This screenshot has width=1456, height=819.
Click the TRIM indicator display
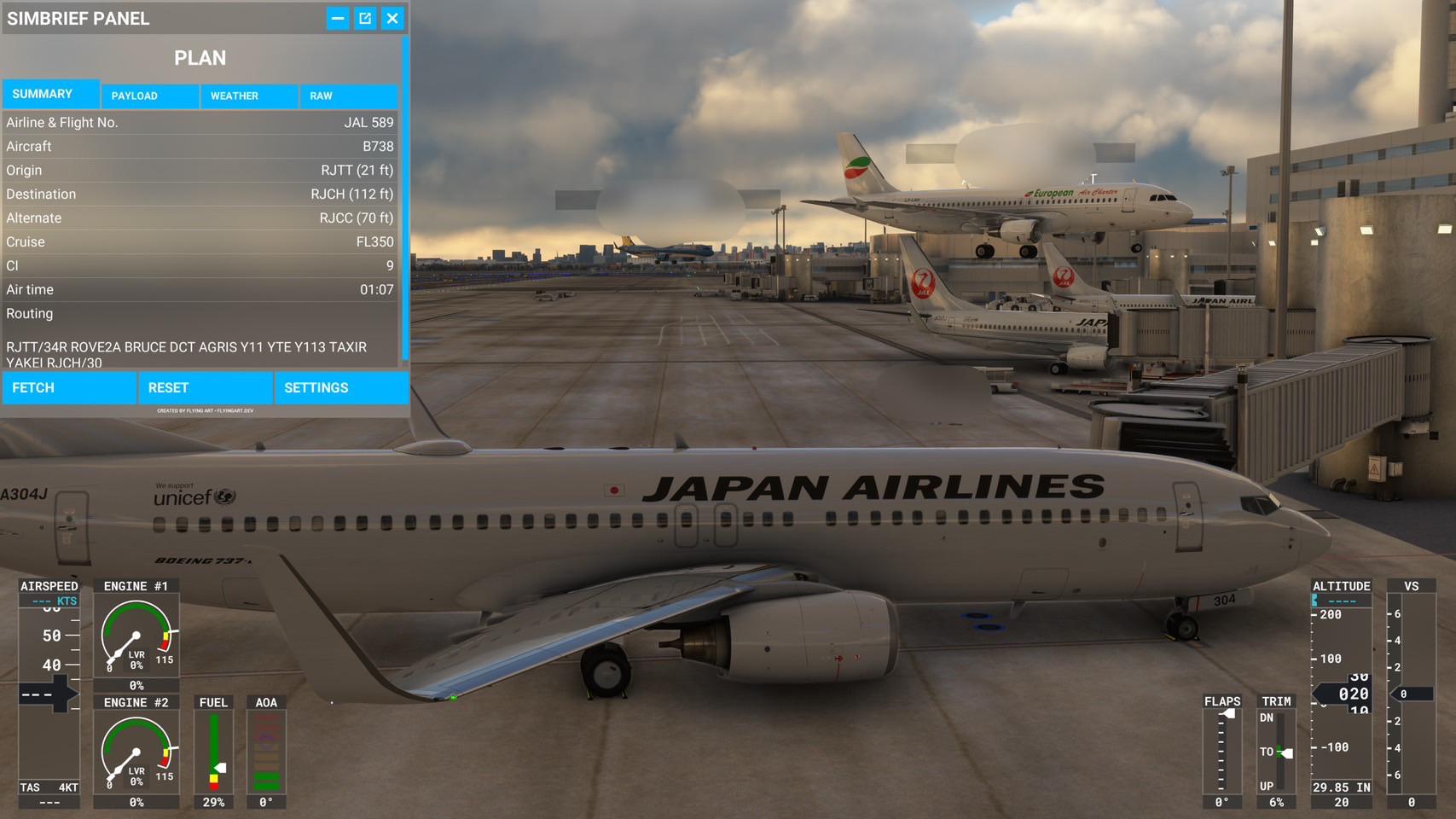coord(1276,751)
